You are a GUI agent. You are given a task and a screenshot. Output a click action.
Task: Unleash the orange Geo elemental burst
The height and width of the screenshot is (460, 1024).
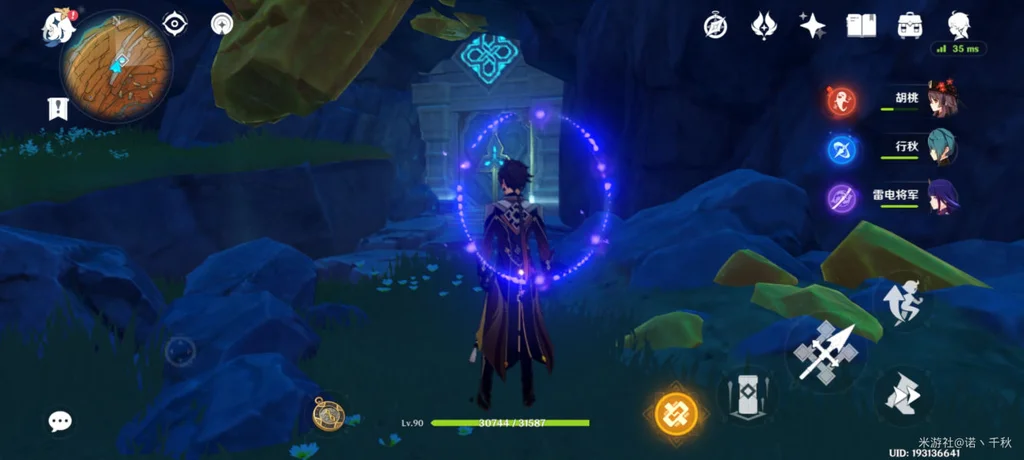pyautogui.click(x=675, y=412)
